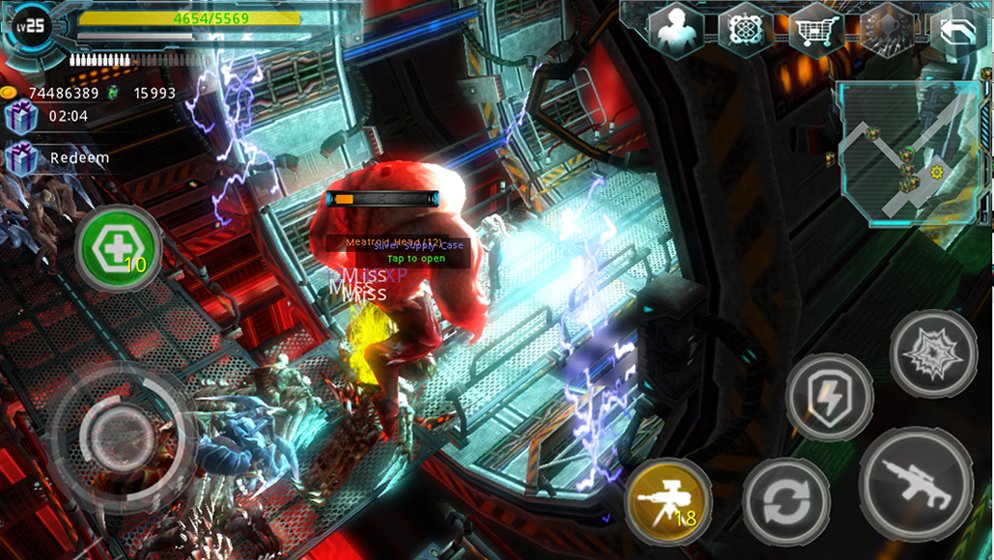994x560 pixels.
Task: Open the shopping cart store
Action: 815,29
